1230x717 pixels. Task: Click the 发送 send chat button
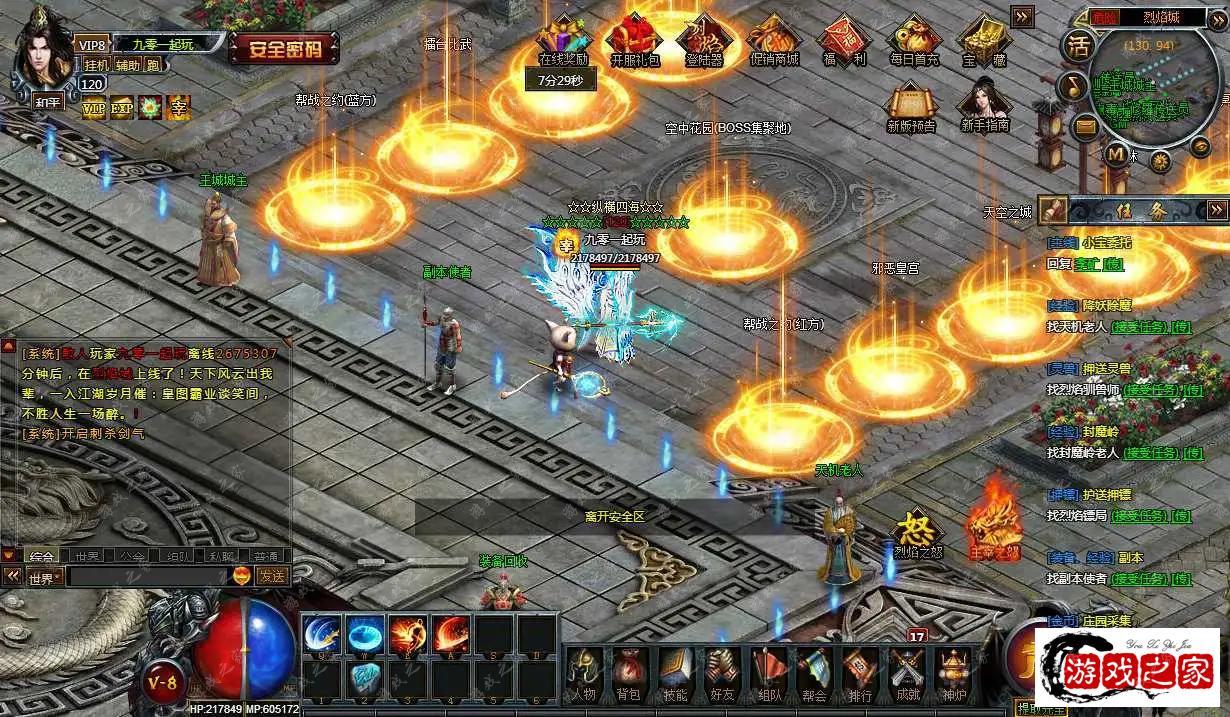(x=272, y=576)
